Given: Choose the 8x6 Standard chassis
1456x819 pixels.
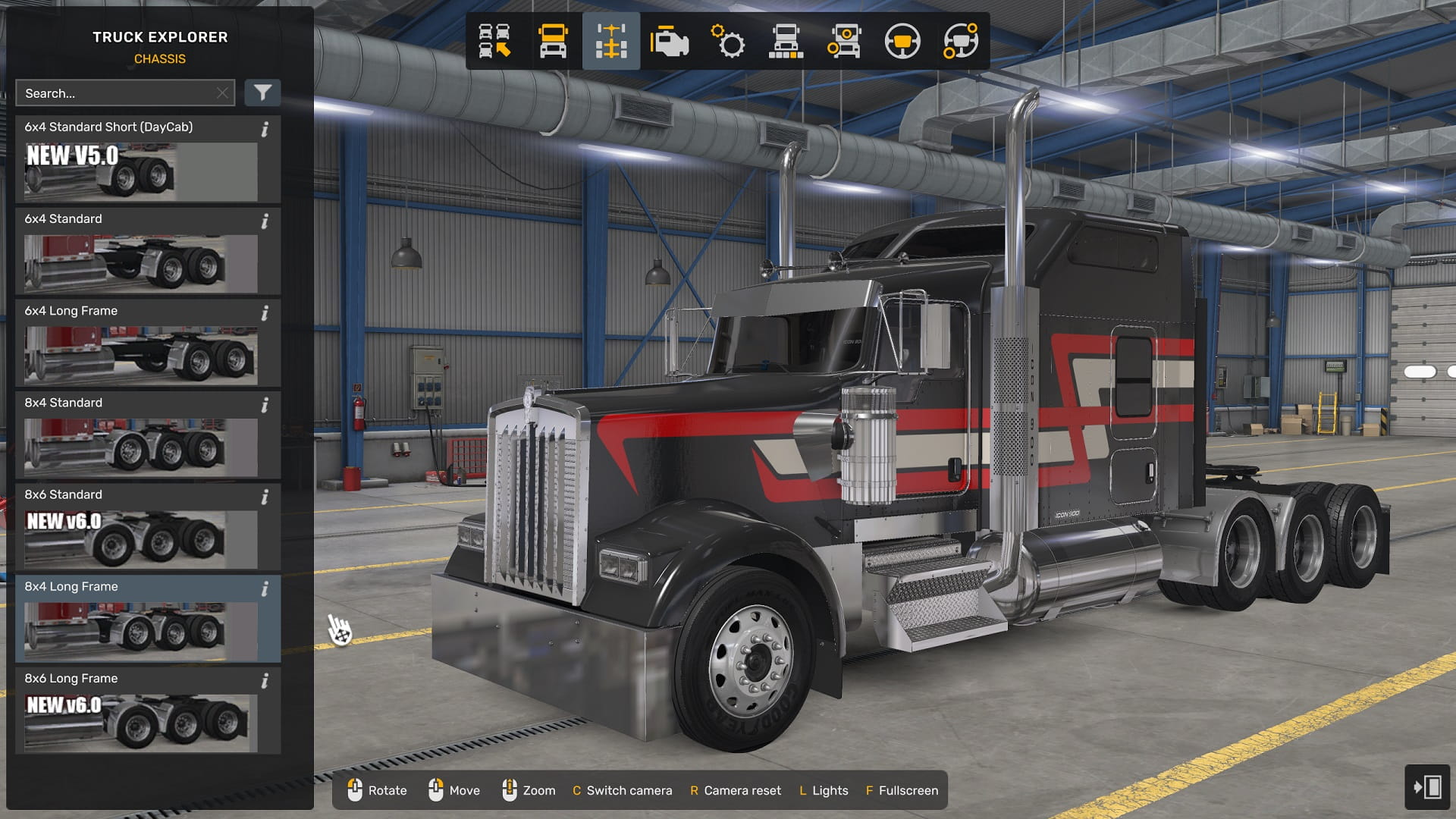Looking at the screenshot, I should [x=141, y=527].
